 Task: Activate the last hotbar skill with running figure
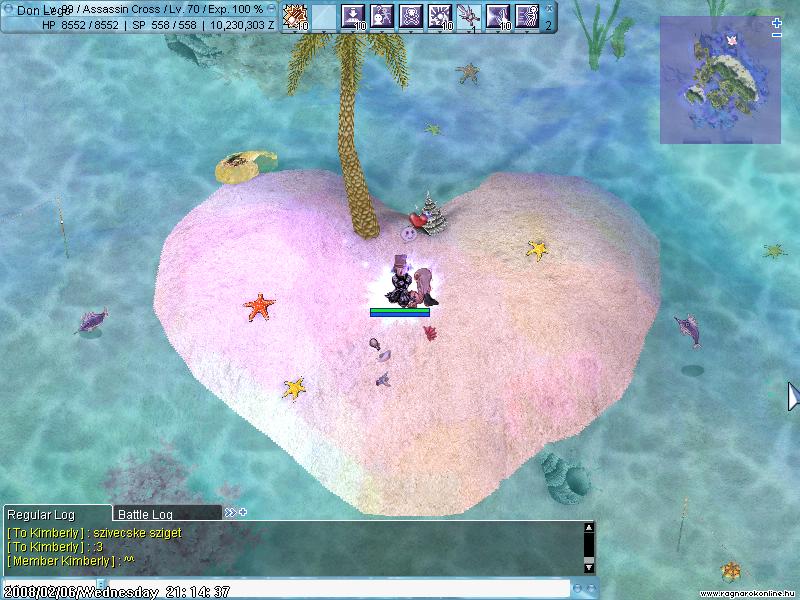point(527,16)
